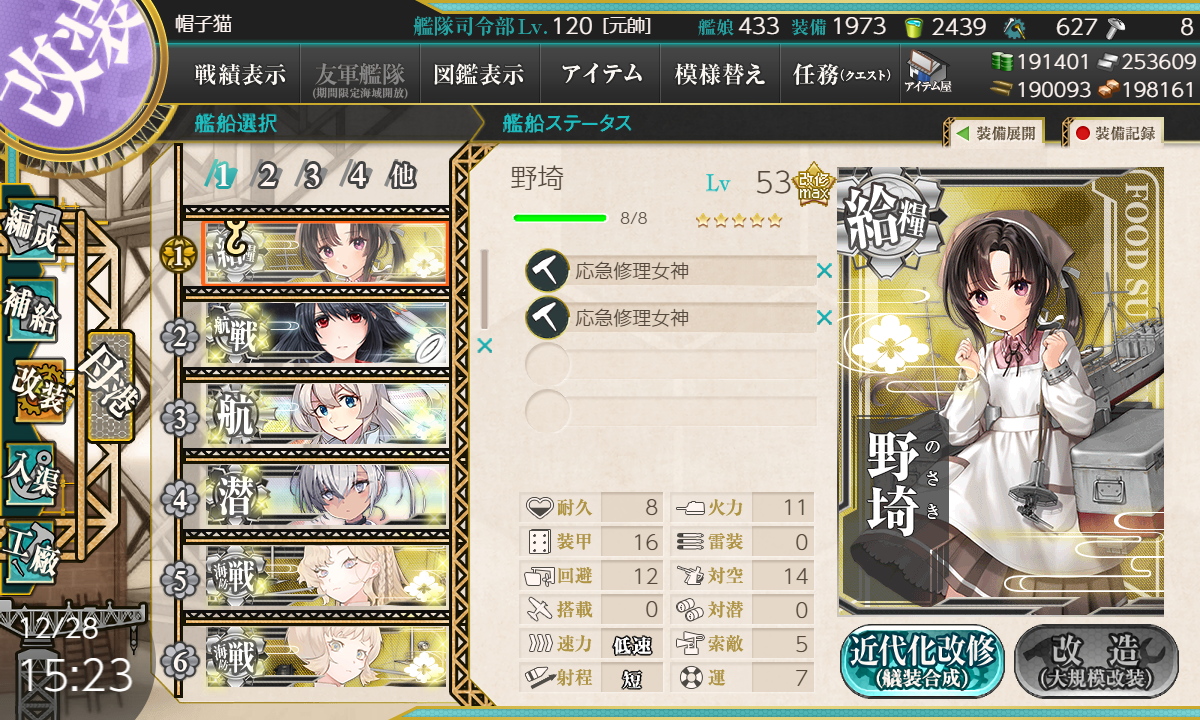
Task: Switch to fleet tab 2
Action: tap(266, 176)
